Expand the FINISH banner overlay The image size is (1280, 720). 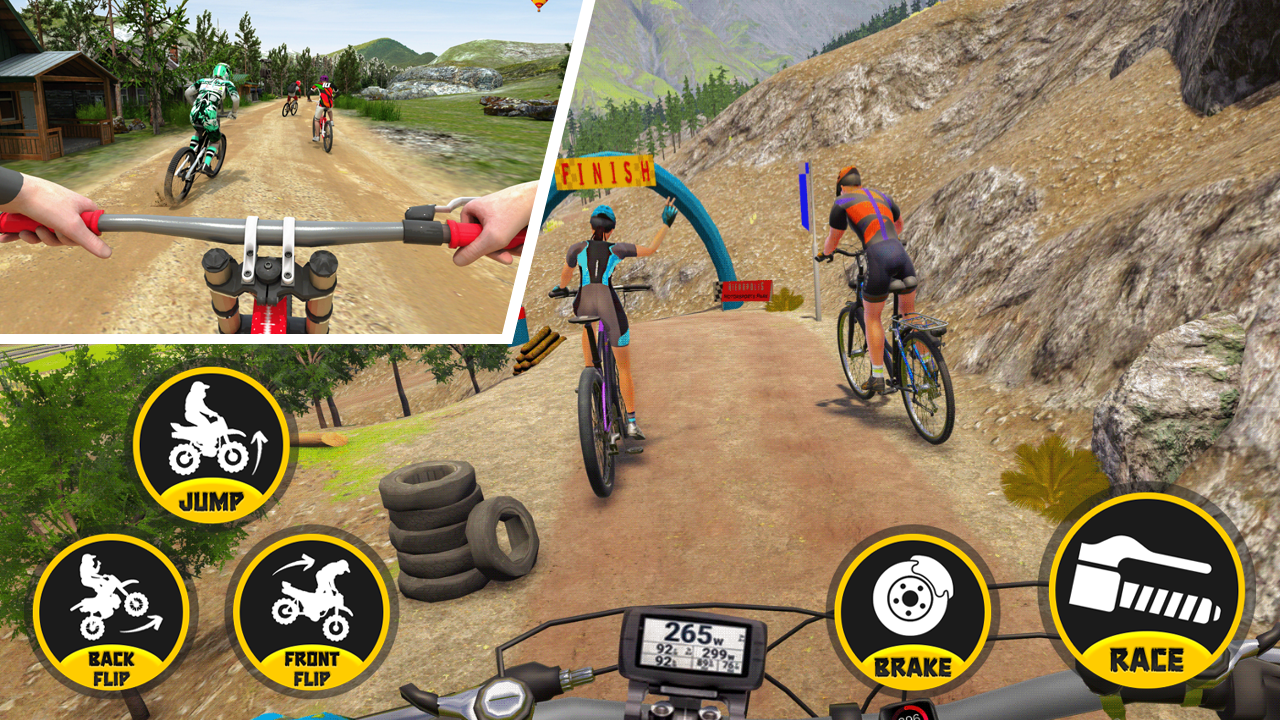[603, 171]
